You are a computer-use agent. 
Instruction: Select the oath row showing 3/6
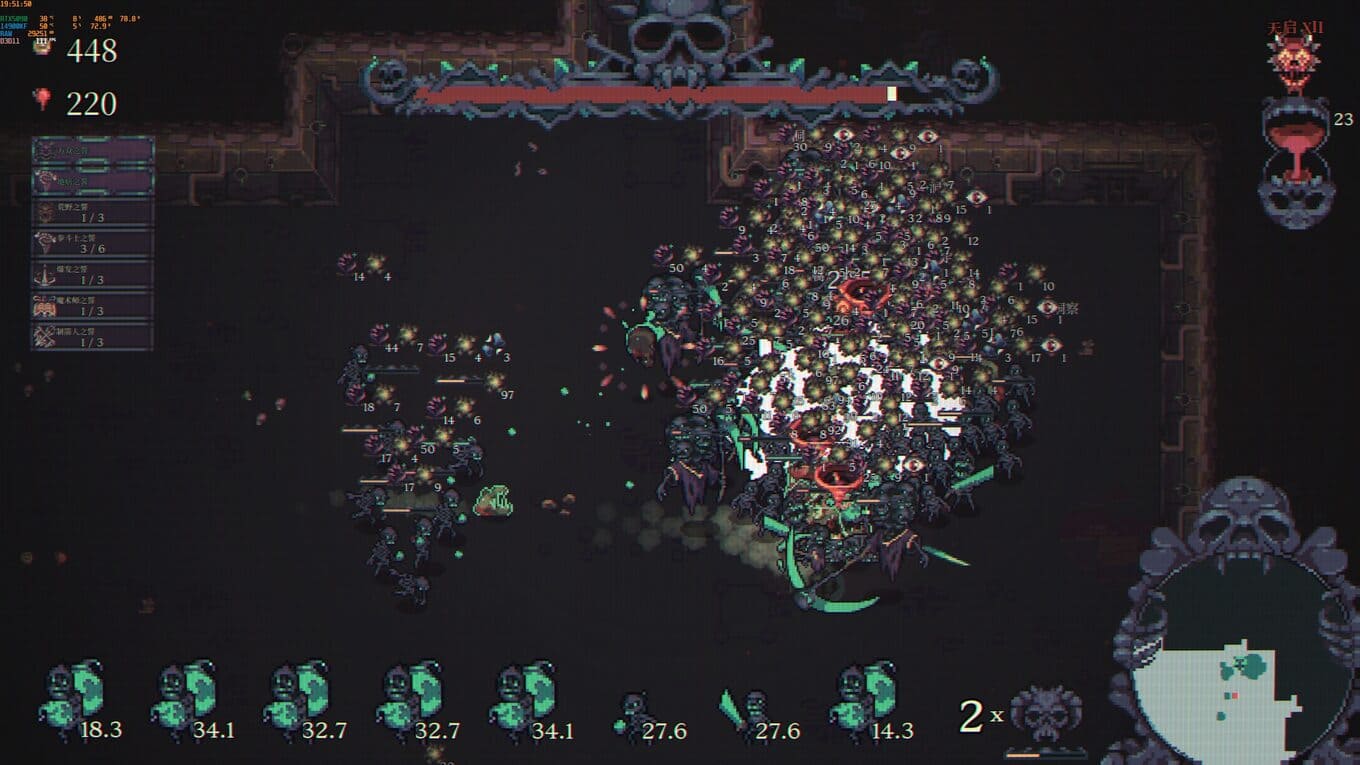click(x=92, y=243)
